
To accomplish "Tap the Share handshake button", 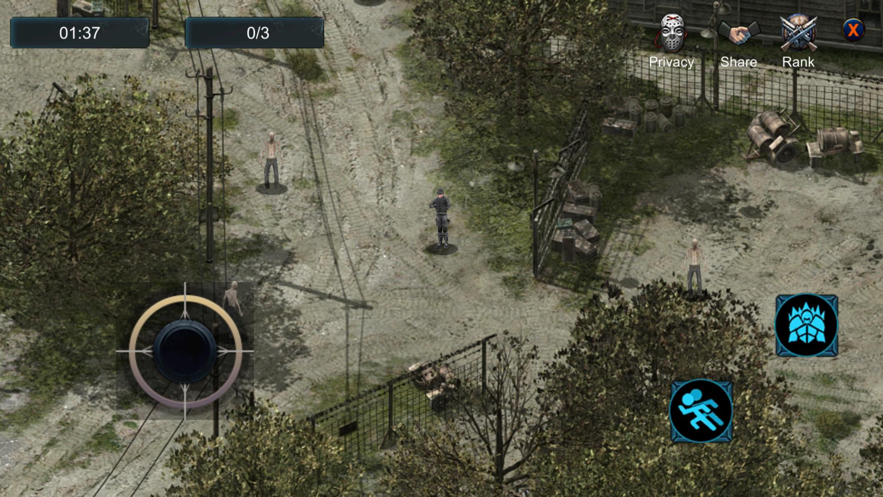I will (739, 34).
